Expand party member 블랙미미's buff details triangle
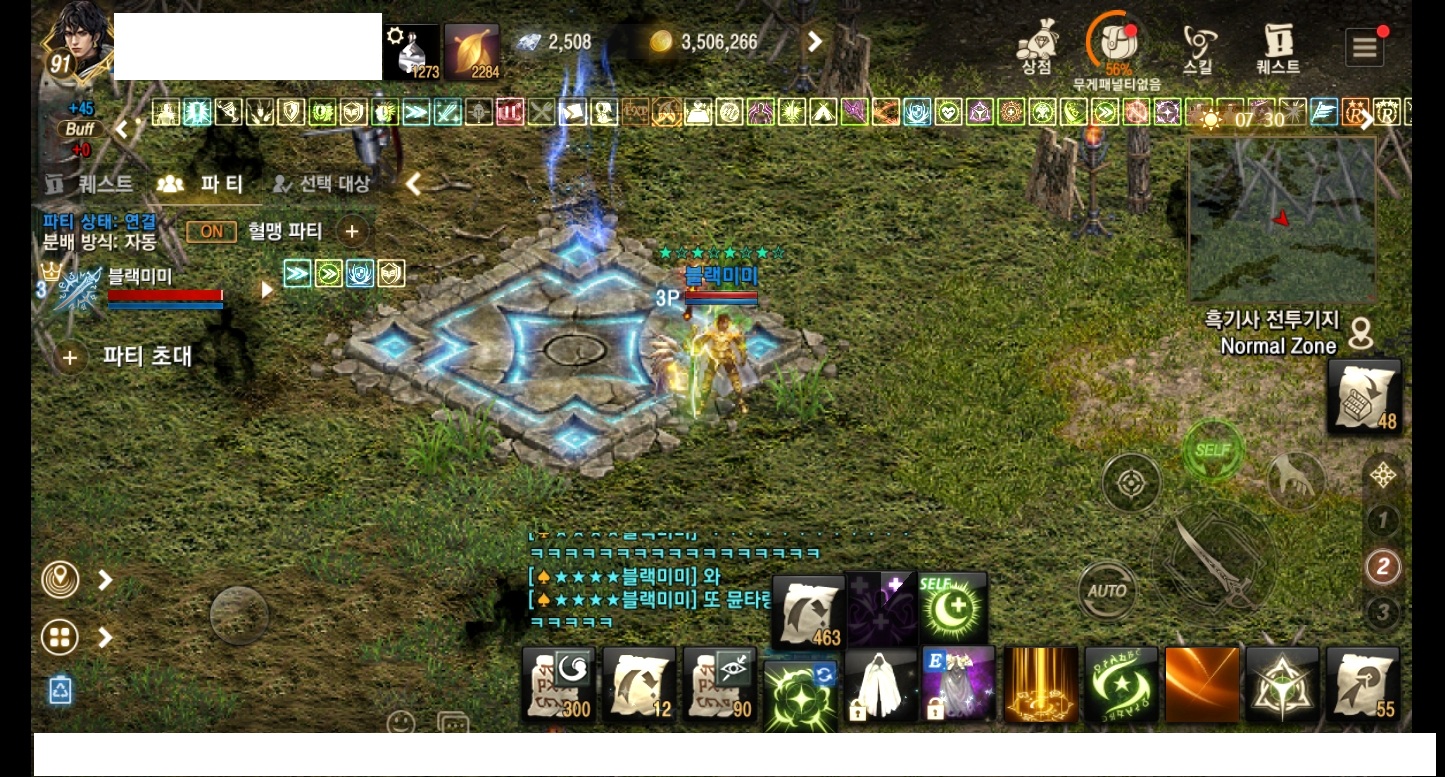Viewport: 1445px width, 777px height. (265, 290)
